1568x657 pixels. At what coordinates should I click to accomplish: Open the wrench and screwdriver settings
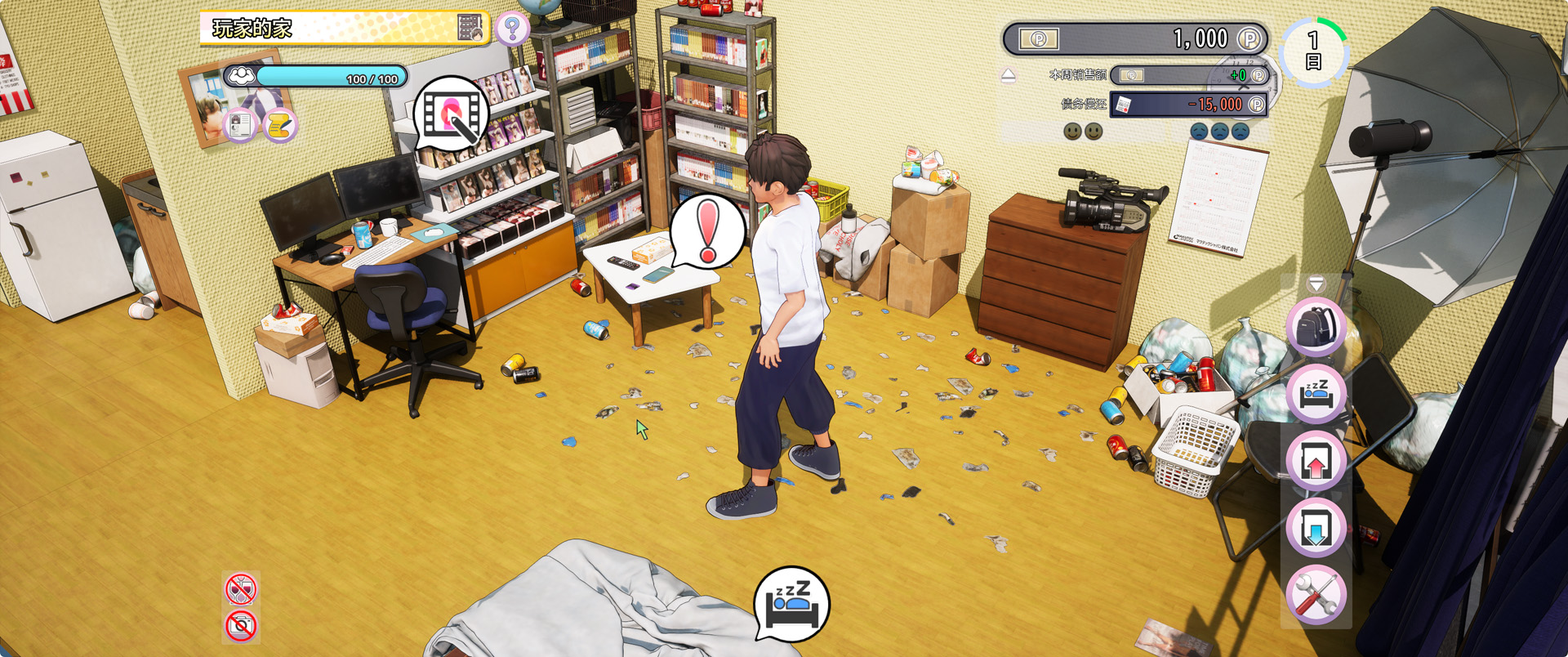[x=1315, y=595]
